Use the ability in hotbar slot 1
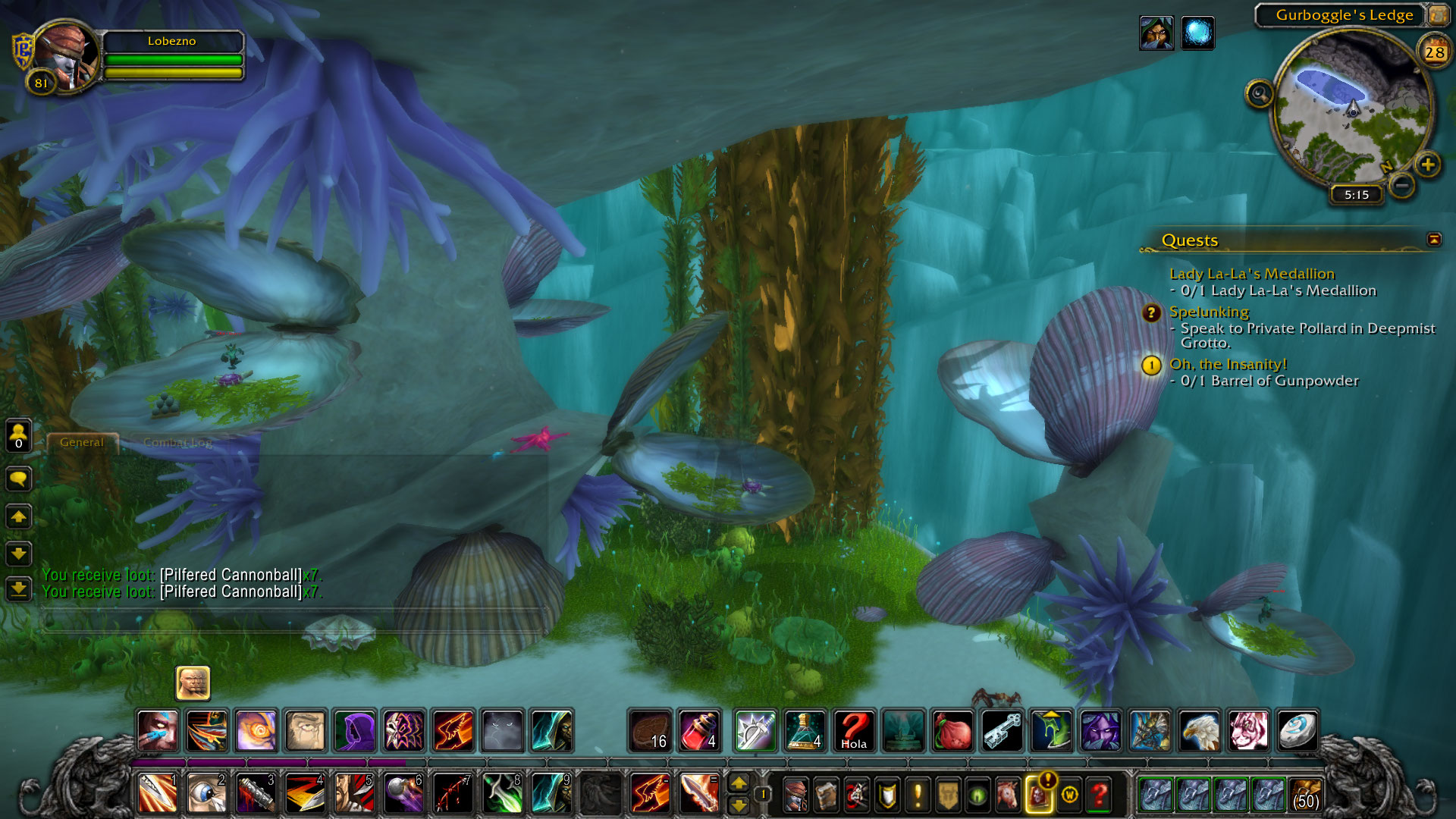Viewport: 1456px width, 819px height. coord(158,793)
